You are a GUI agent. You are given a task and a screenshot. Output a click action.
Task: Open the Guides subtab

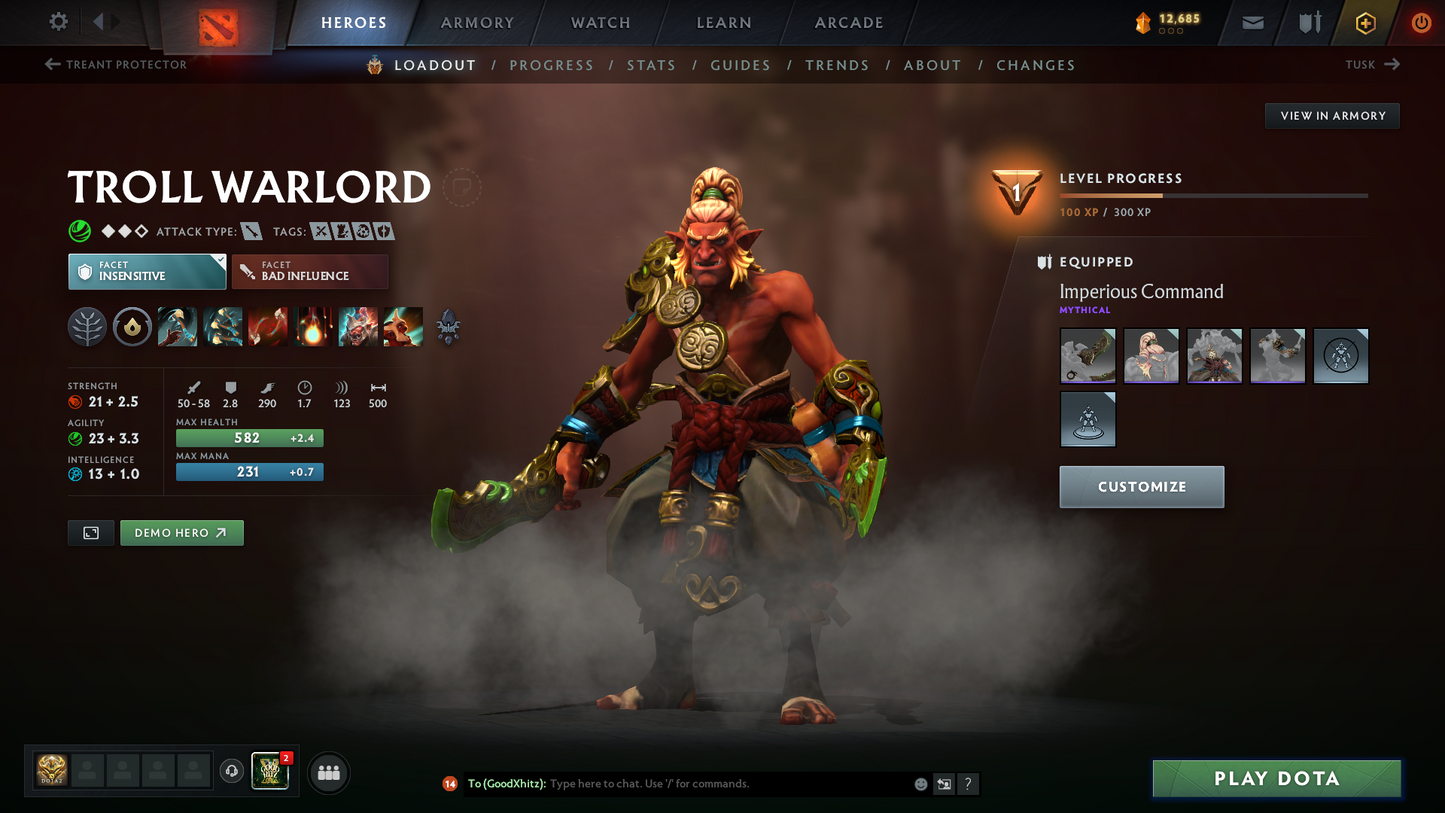coord(740,65)
